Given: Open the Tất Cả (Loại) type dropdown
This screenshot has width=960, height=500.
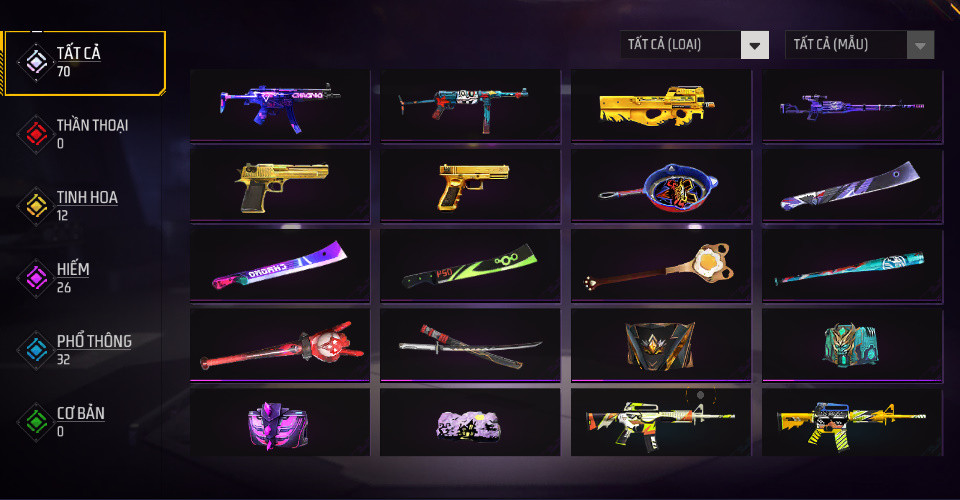Looking at the screenshot, I should (x=695, y=44).
